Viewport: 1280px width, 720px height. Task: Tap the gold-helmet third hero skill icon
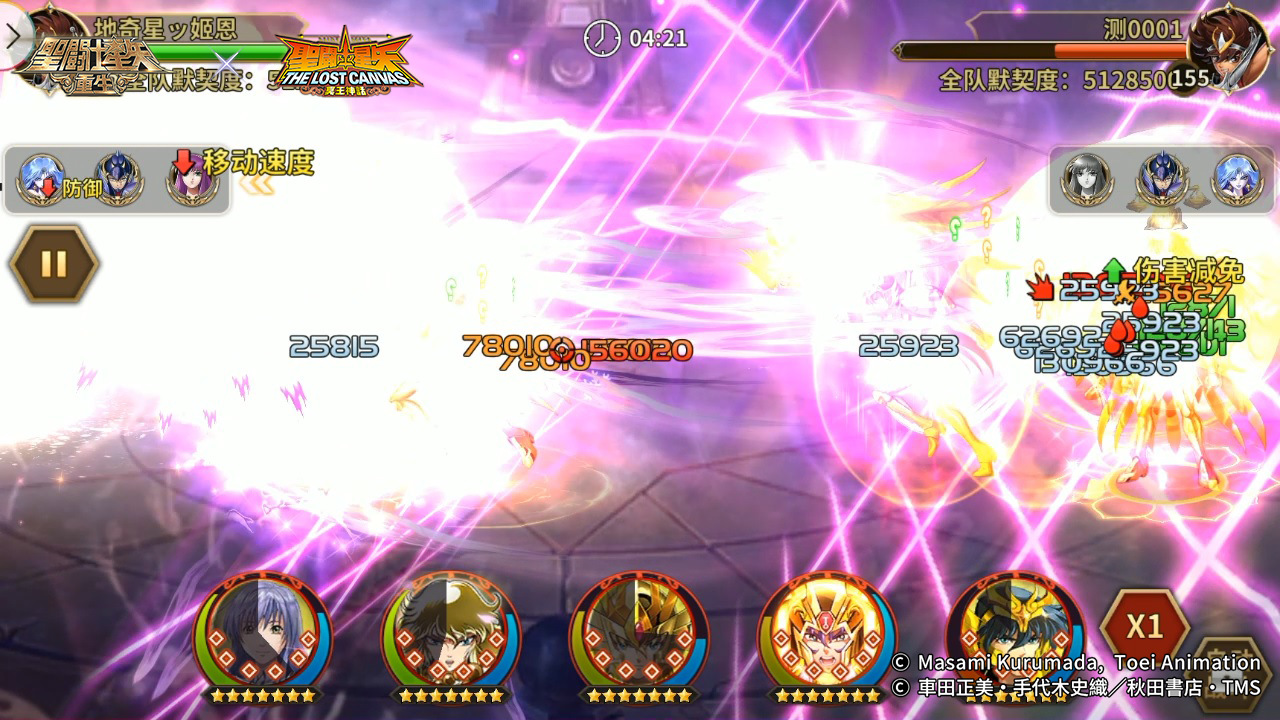click(x=640, y=633)
